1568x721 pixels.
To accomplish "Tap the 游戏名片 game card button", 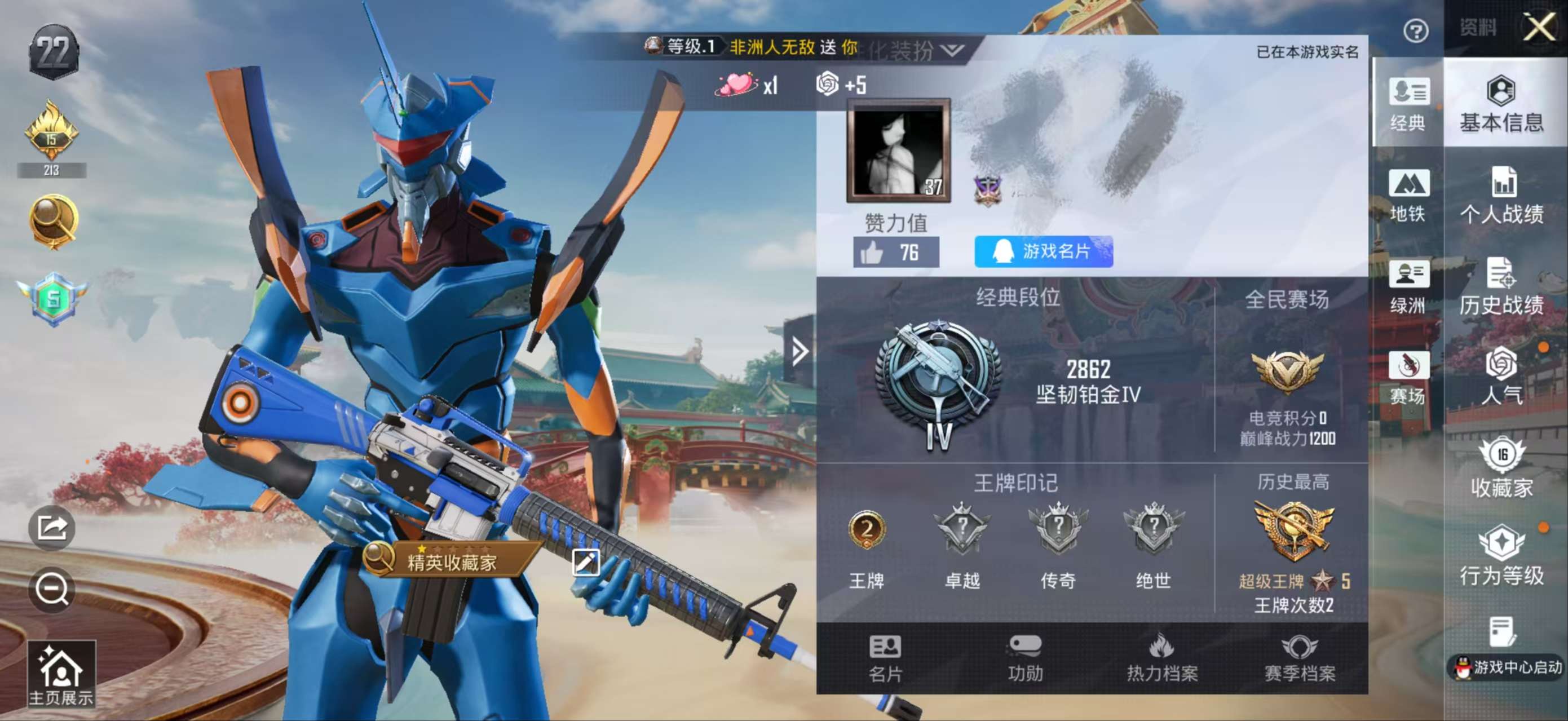I will (x=1043, y=251).
